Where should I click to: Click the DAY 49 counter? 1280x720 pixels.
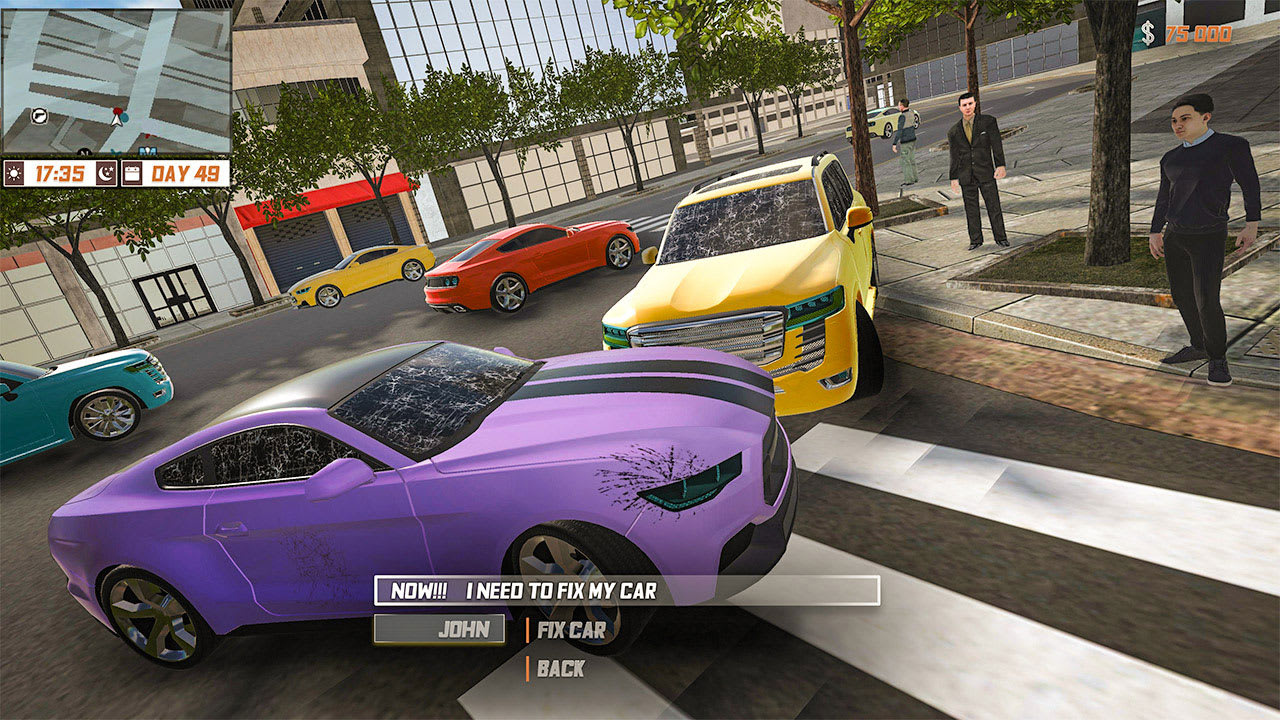point(185,173)
